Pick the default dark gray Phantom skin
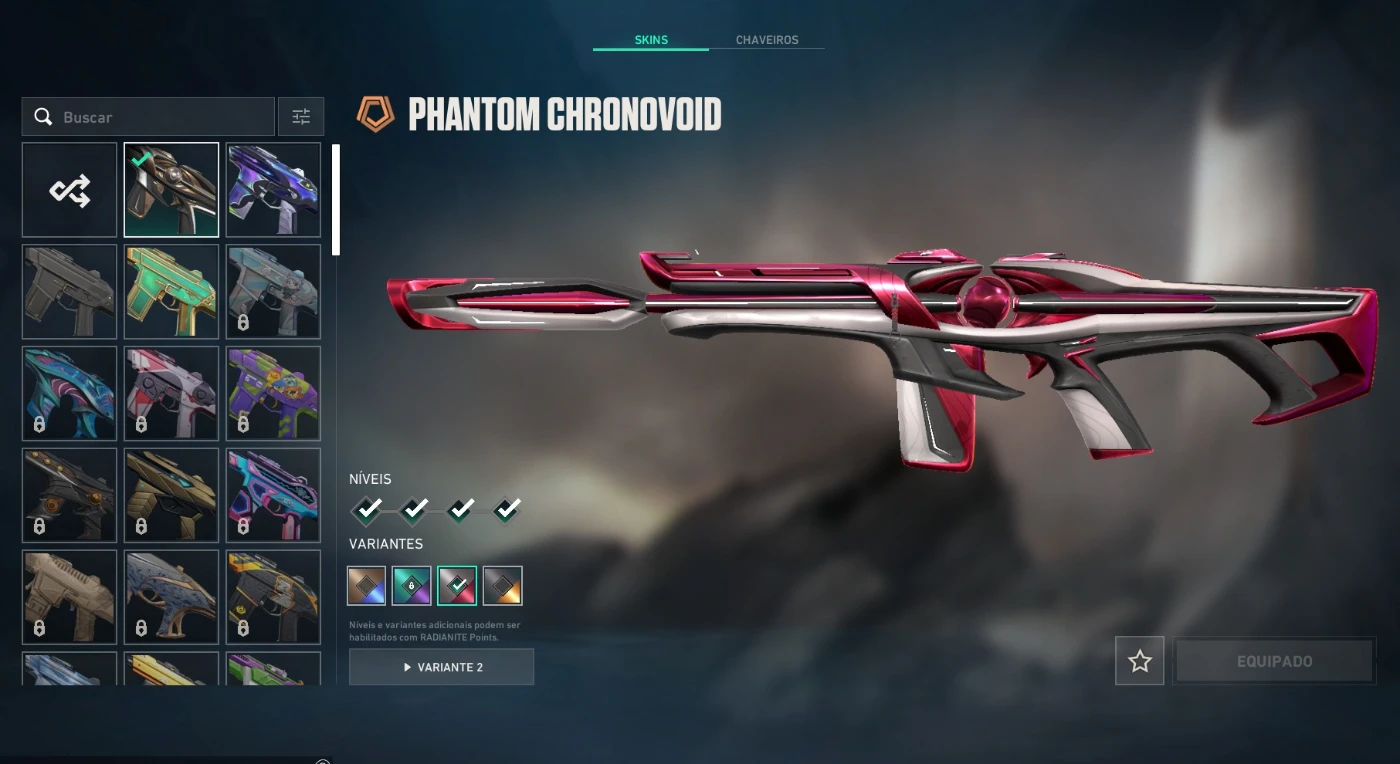The image size is (1400, 764). (x=70, y=292)
